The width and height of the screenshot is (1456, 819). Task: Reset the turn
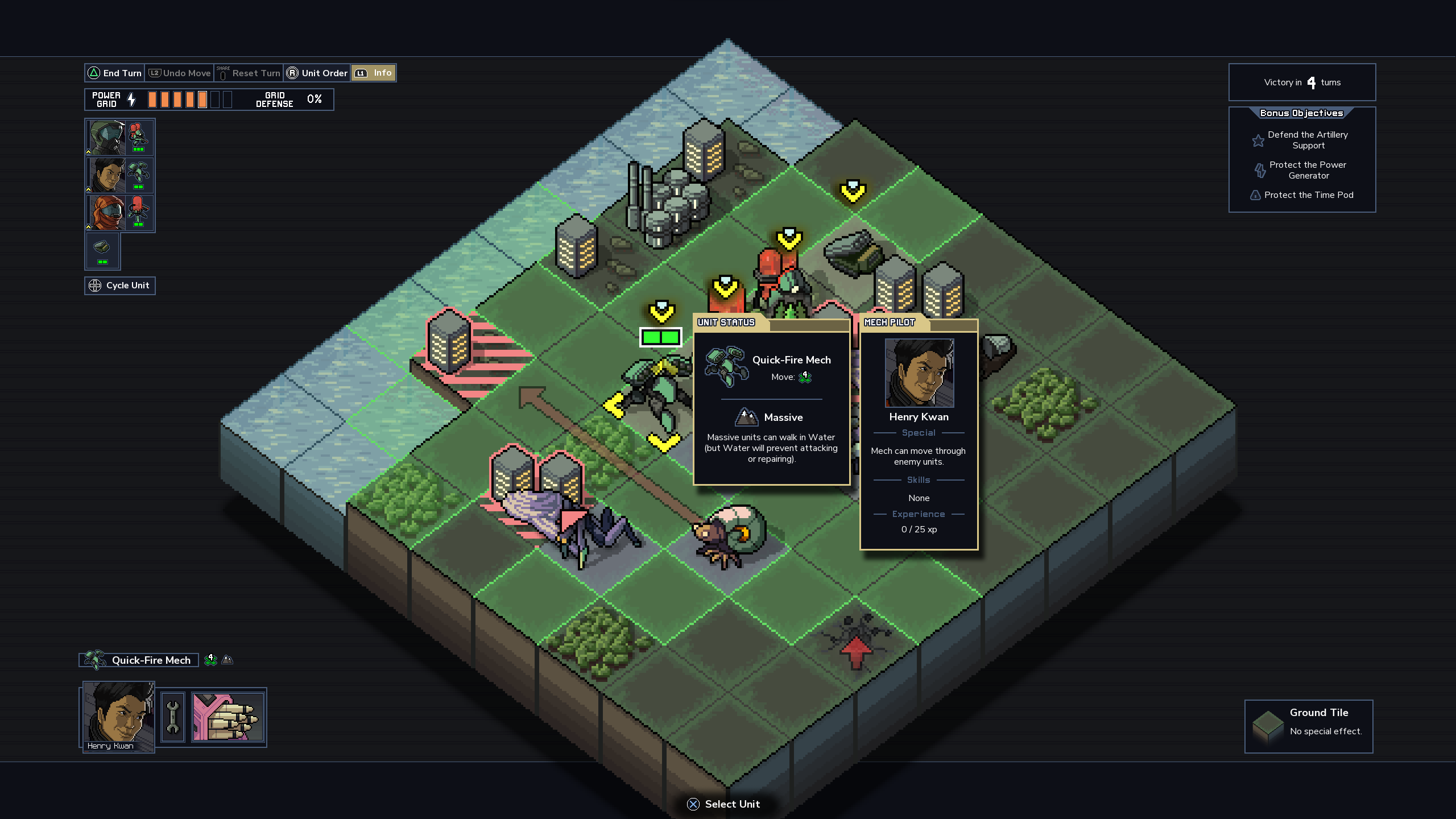(x=249, y=73)
